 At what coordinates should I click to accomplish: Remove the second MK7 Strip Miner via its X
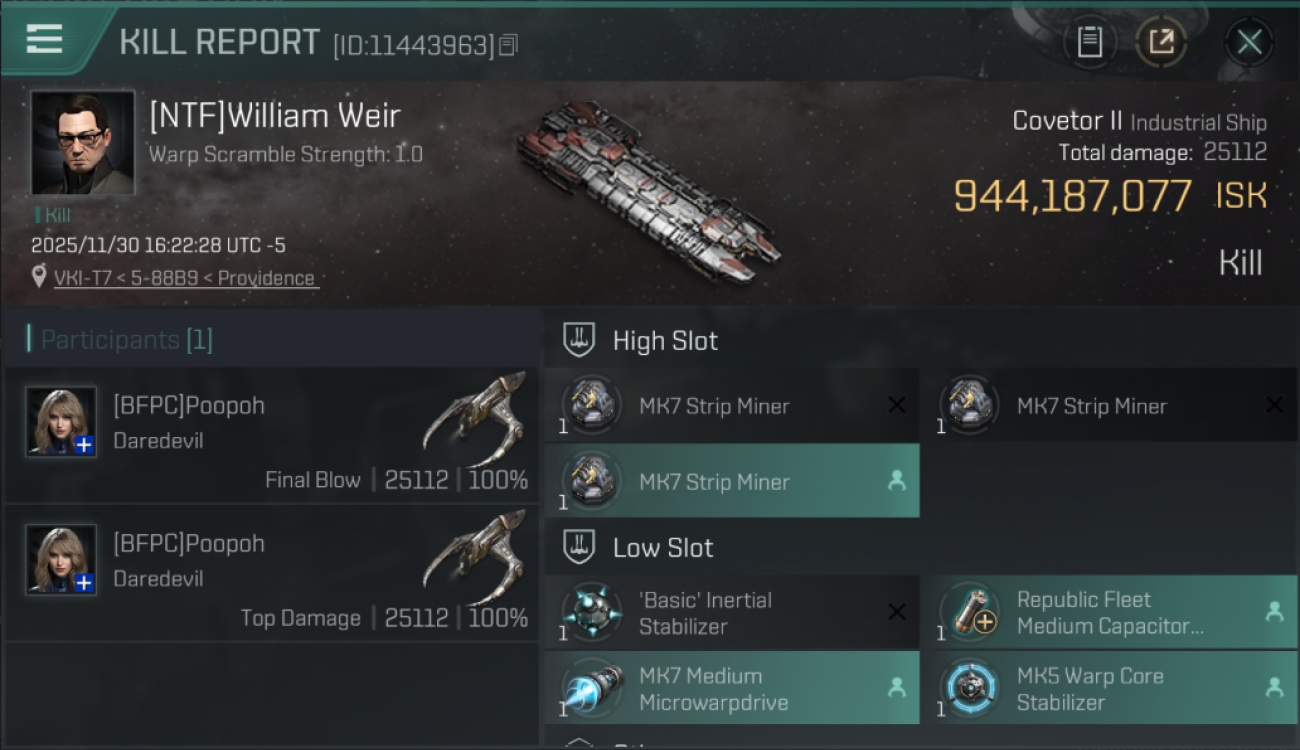point(1276,405)
